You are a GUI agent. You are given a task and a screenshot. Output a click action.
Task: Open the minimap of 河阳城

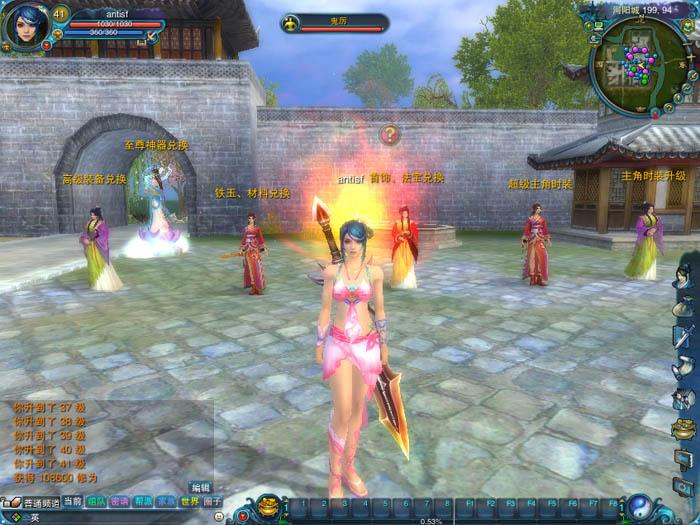pyautogui.click(x=638, y=65)
